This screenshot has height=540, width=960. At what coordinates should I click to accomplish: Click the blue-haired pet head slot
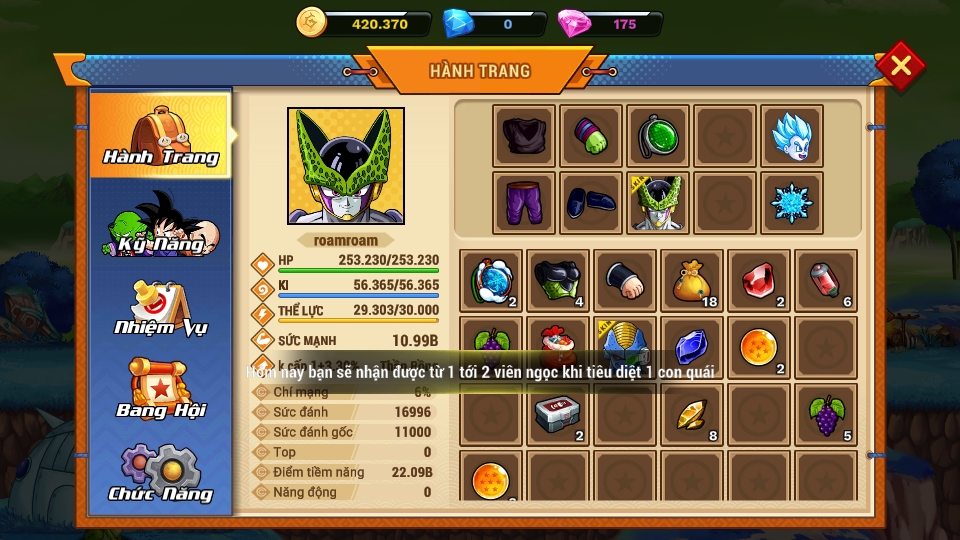(792, 136)
